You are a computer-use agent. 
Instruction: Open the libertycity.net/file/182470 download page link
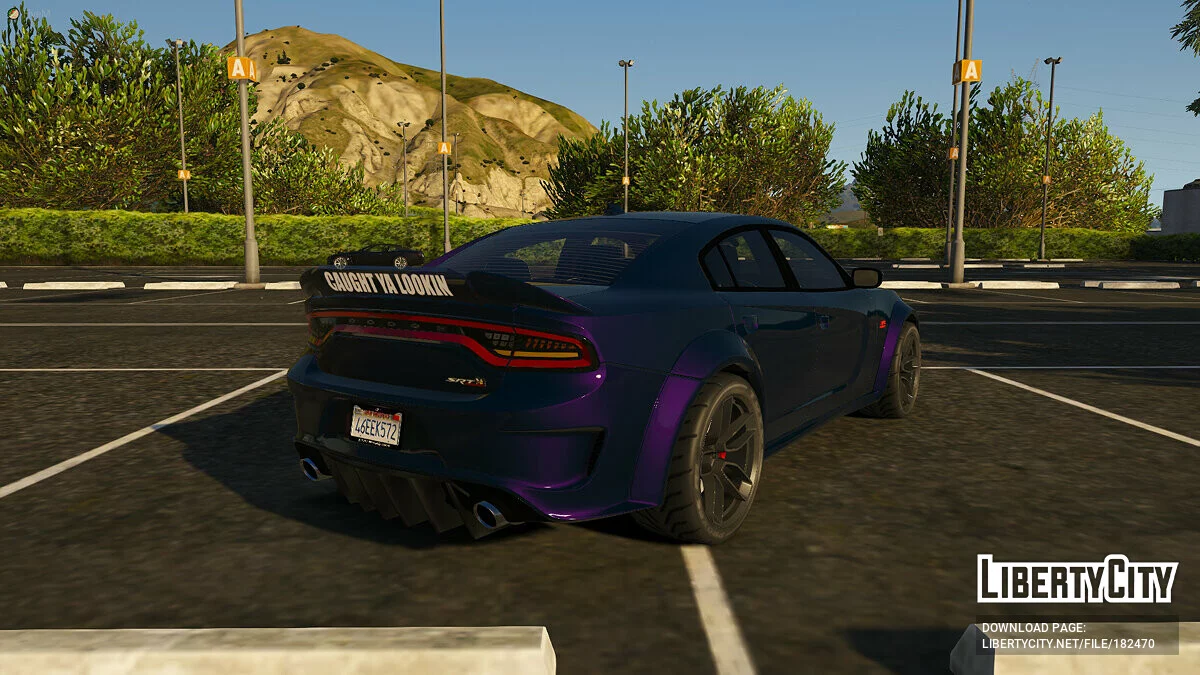click(x=1068, y=644)
